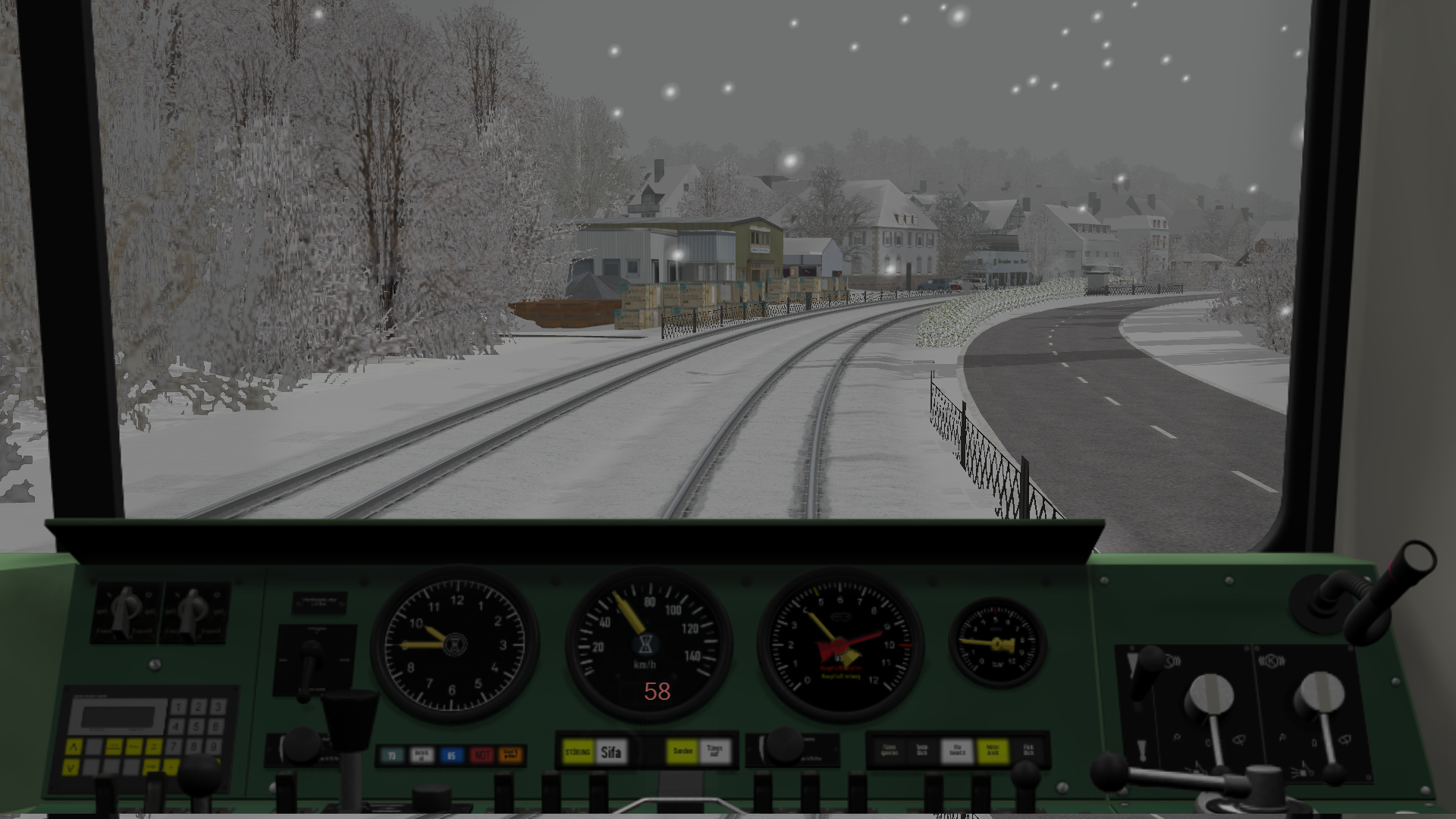Select the white Türen auf button

click(x=714, y=751)
